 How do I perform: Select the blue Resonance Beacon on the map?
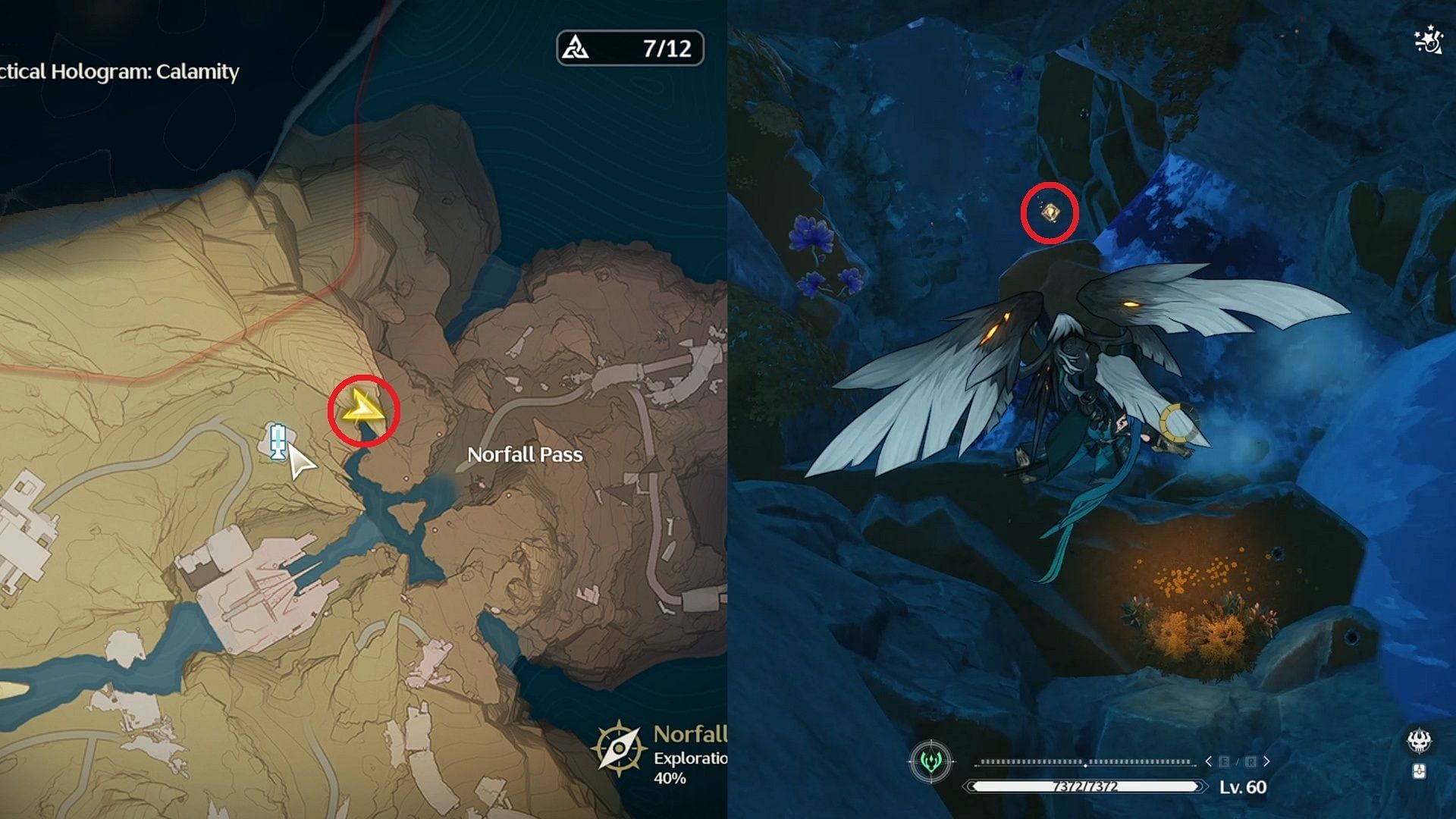tap(278, 441)
